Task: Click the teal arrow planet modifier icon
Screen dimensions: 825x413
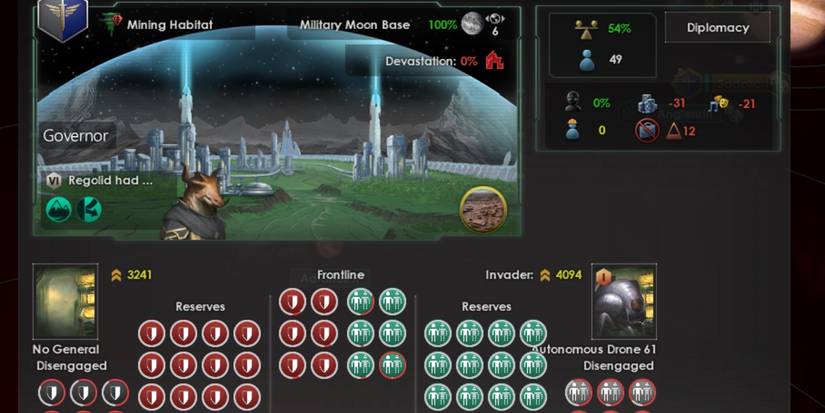Action: [89, 209]
